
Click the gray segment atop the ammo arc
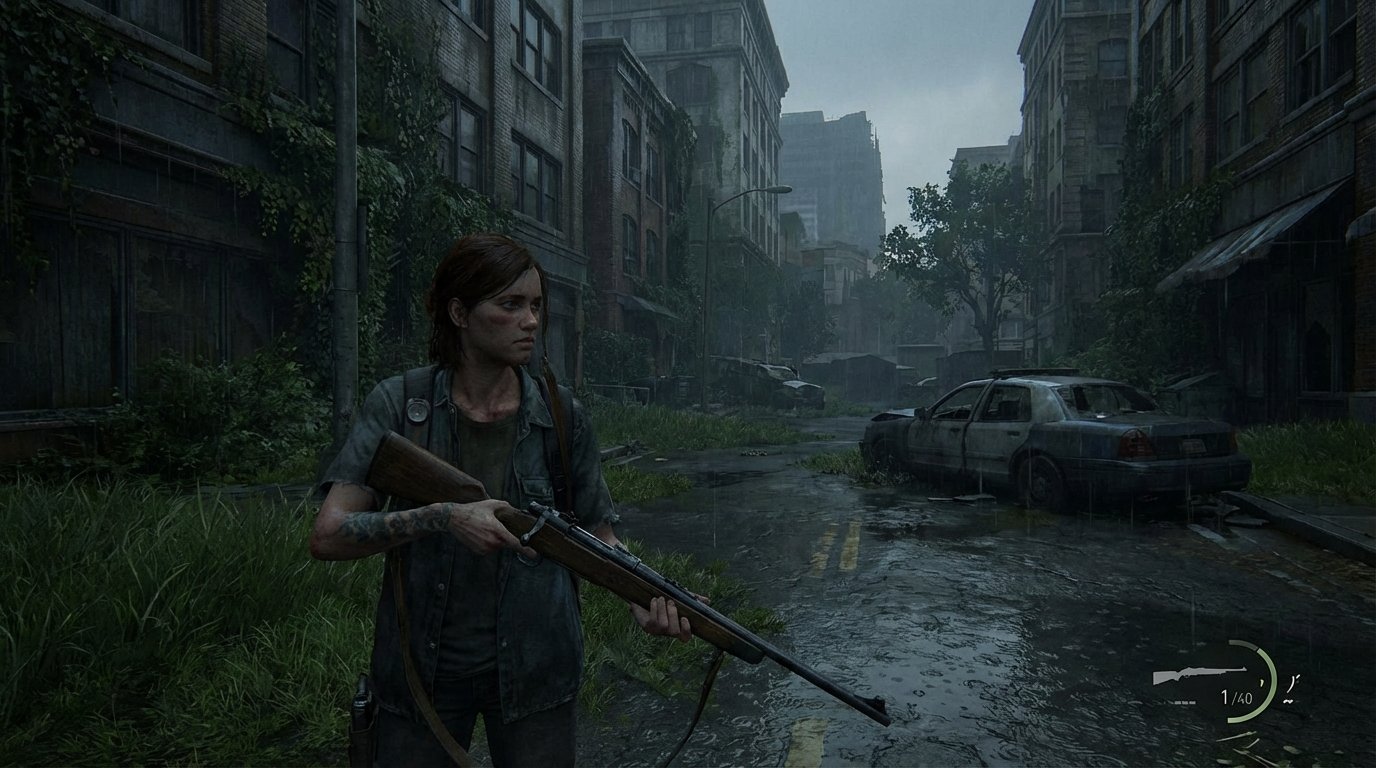click(1241, 643)
